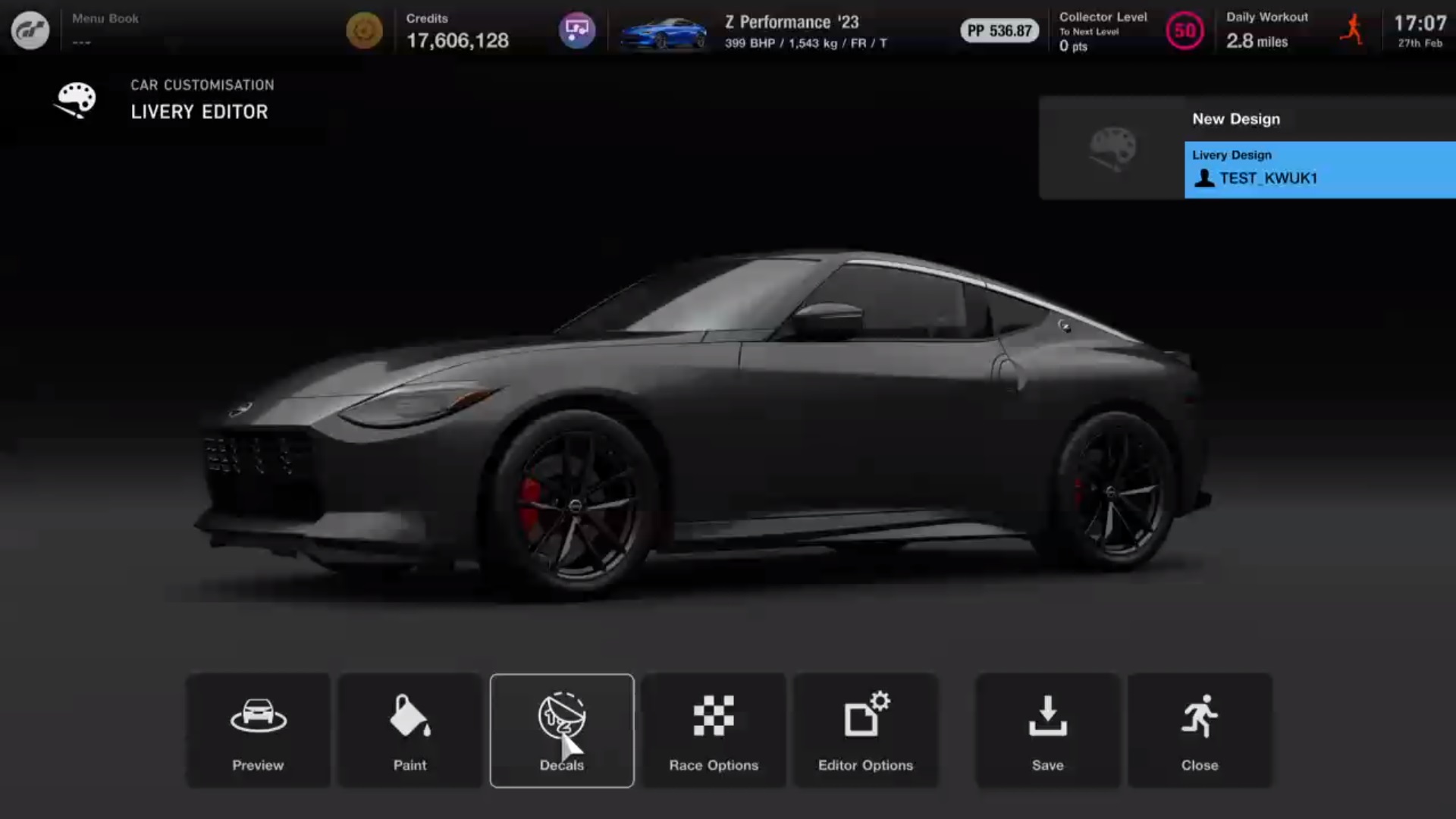This screenshot has height=819, width=1456.
Task: Open the Paint tool
Action: coord(409,730)
